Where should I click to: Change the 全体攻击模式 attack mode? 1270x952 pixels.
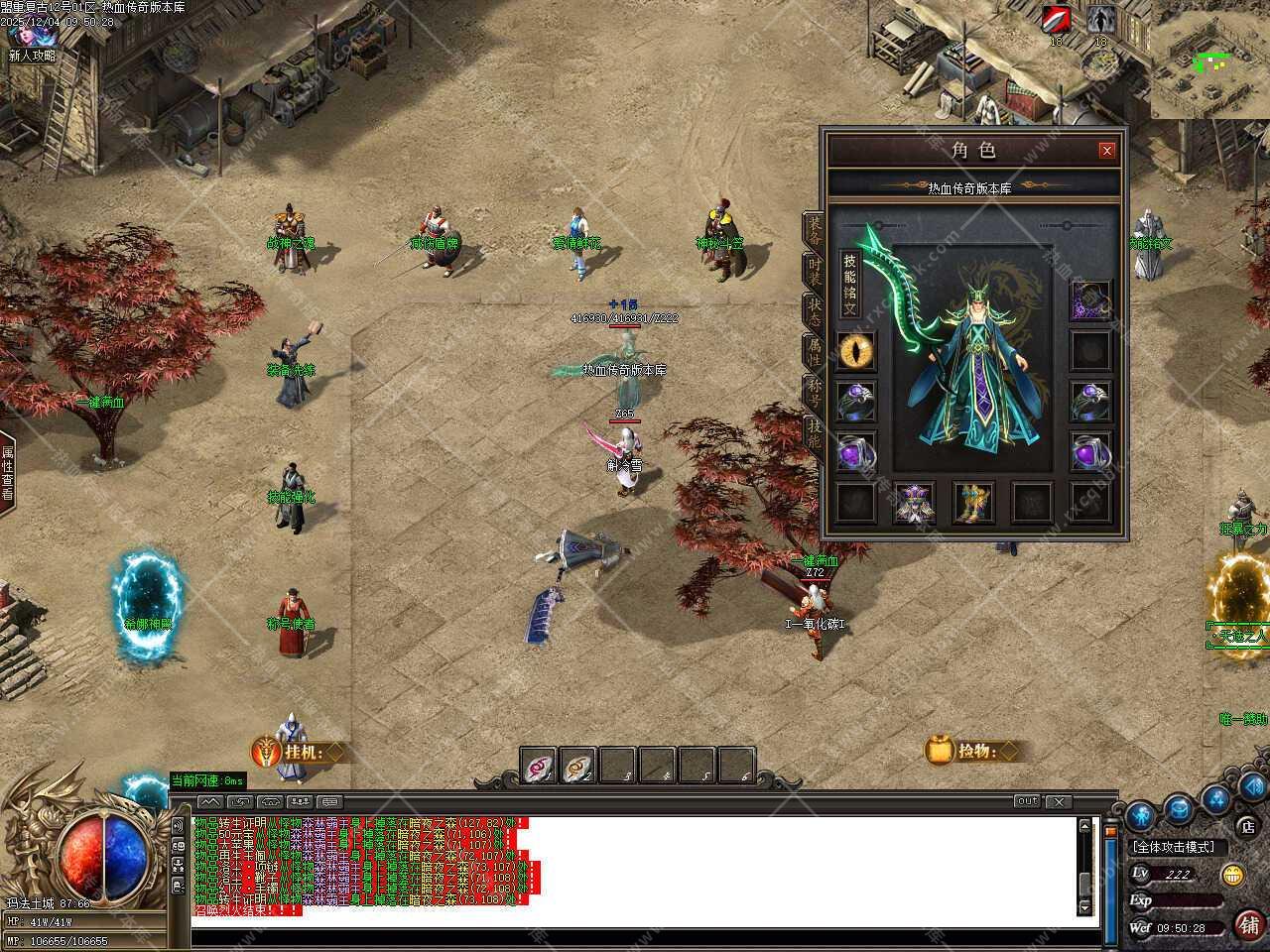1179,847
